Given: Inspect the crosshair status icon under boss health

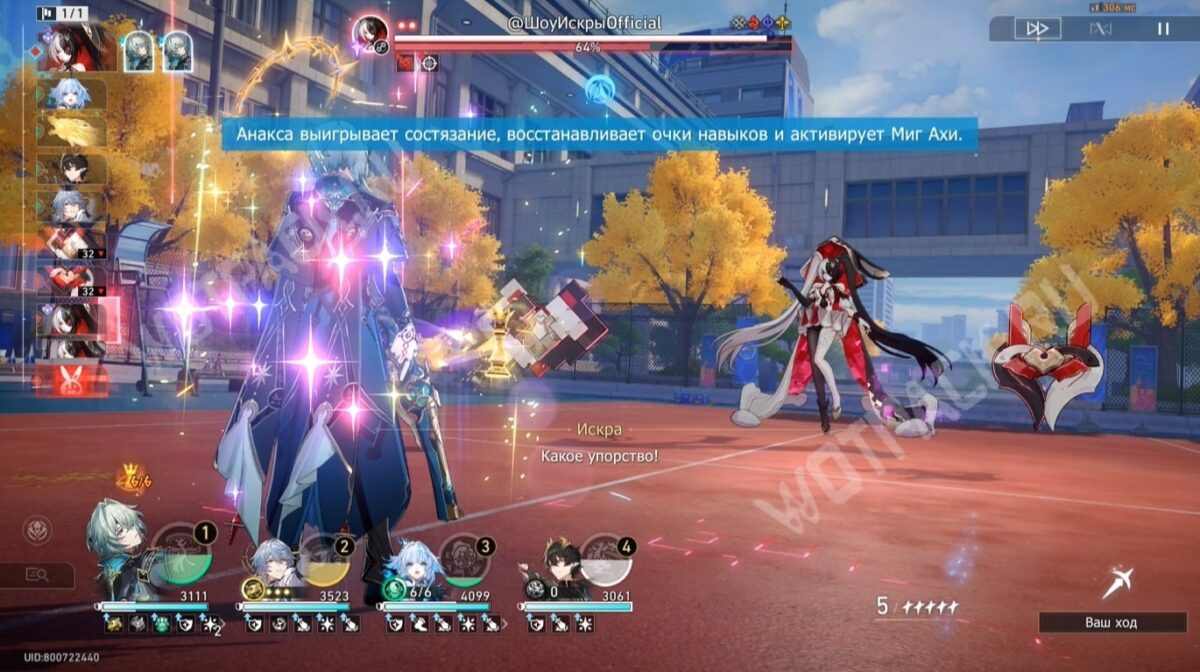Looking at the screenshot, I should 429,63.
